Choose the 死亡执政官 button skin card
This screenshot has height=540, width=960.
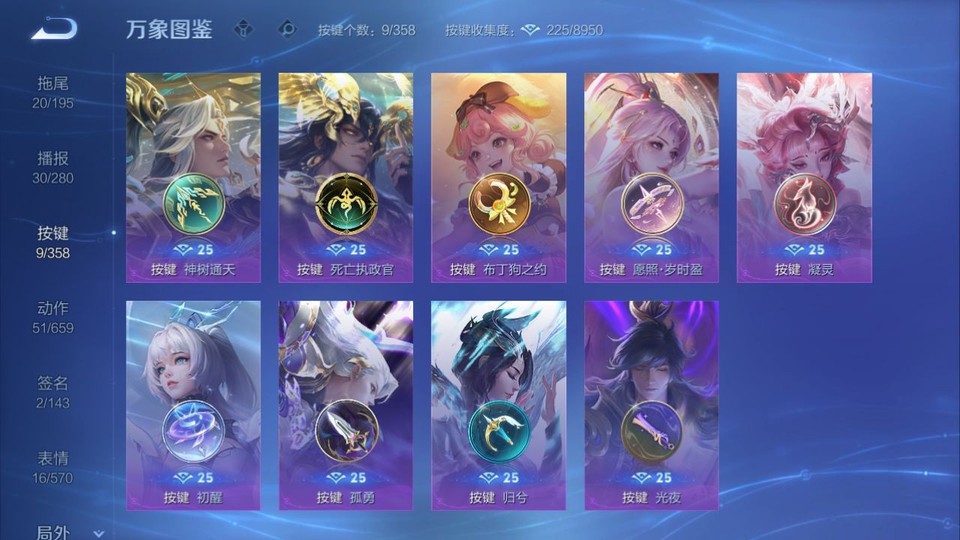tap(346, 177)
